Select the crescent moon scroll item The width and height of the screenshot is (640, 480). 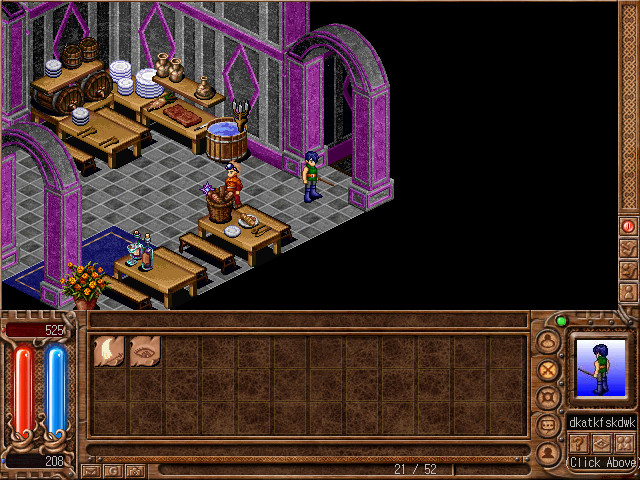(x=108, y=350)
